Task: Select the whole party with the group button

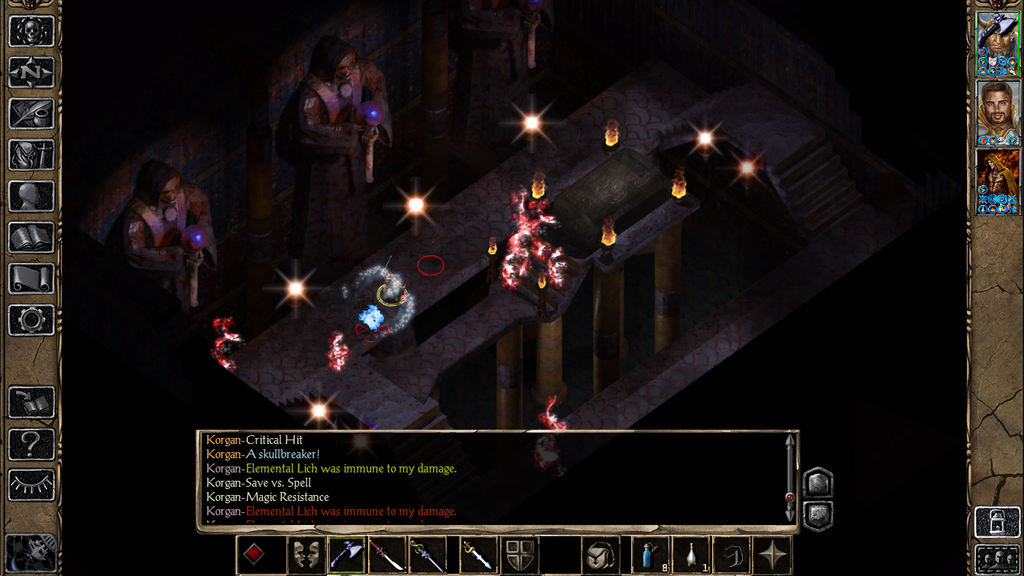Action: point(997,558)
